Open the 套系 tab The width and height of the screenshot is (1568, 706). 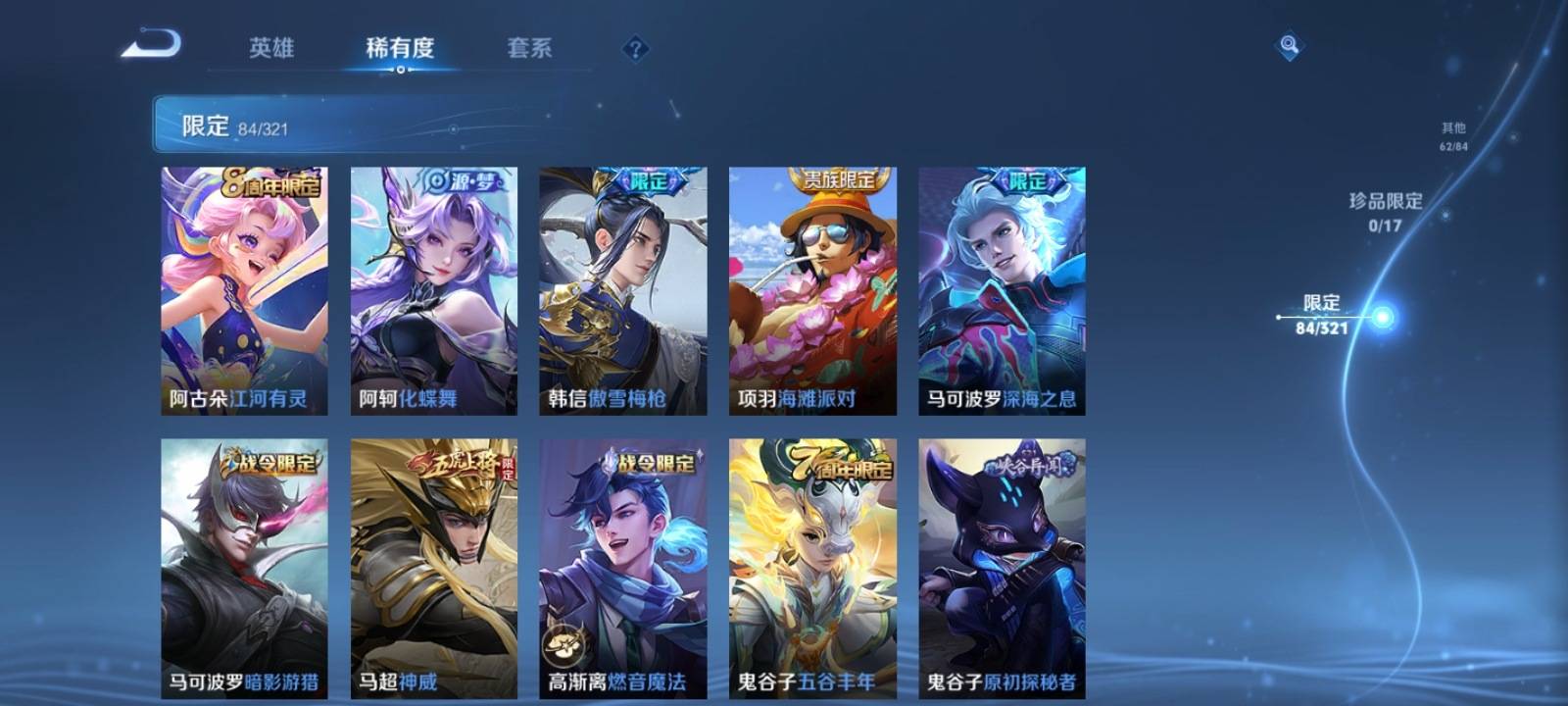coord(529,48)
